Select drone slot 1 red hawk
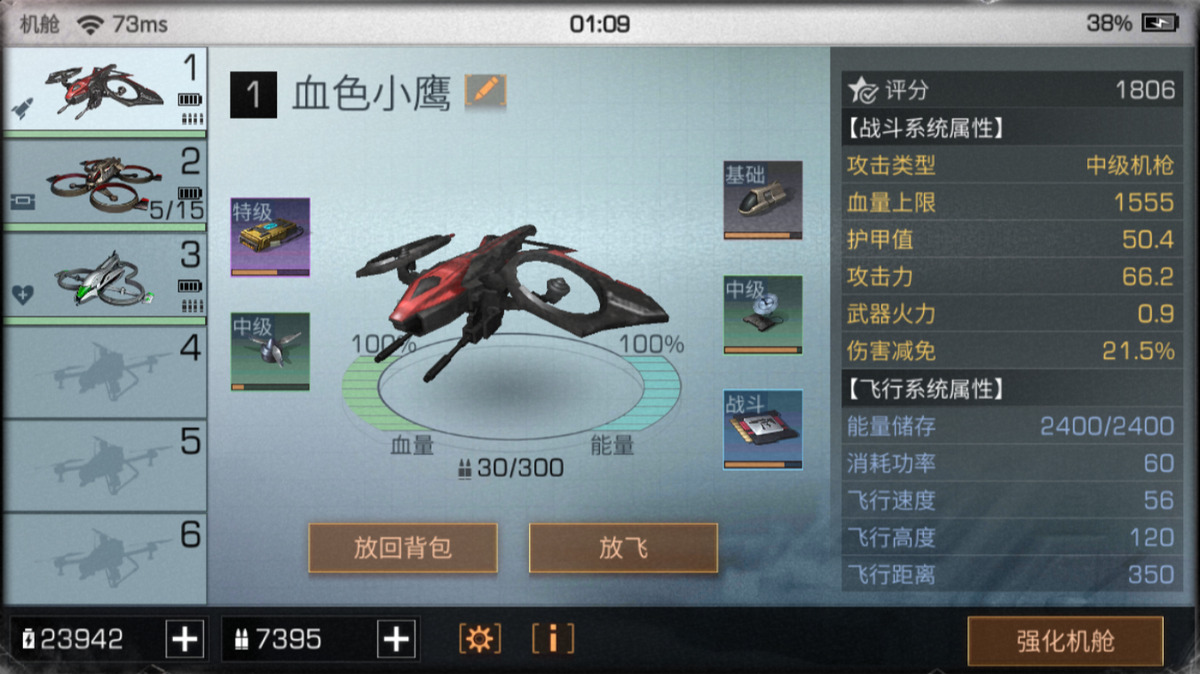Viewport: 1200px width, 674px height. point(104,91)
